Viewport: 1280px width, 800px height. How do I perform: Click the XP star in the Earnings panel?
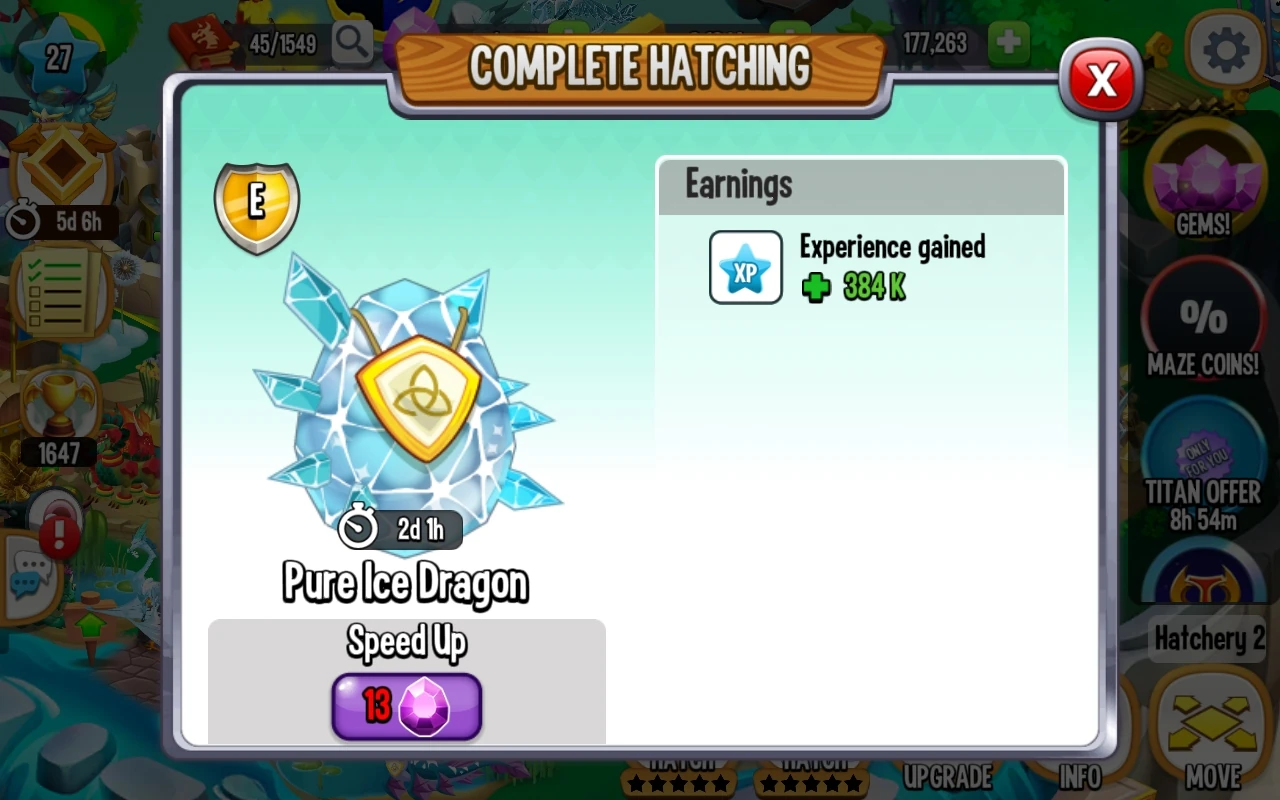[x=745, y=267]
